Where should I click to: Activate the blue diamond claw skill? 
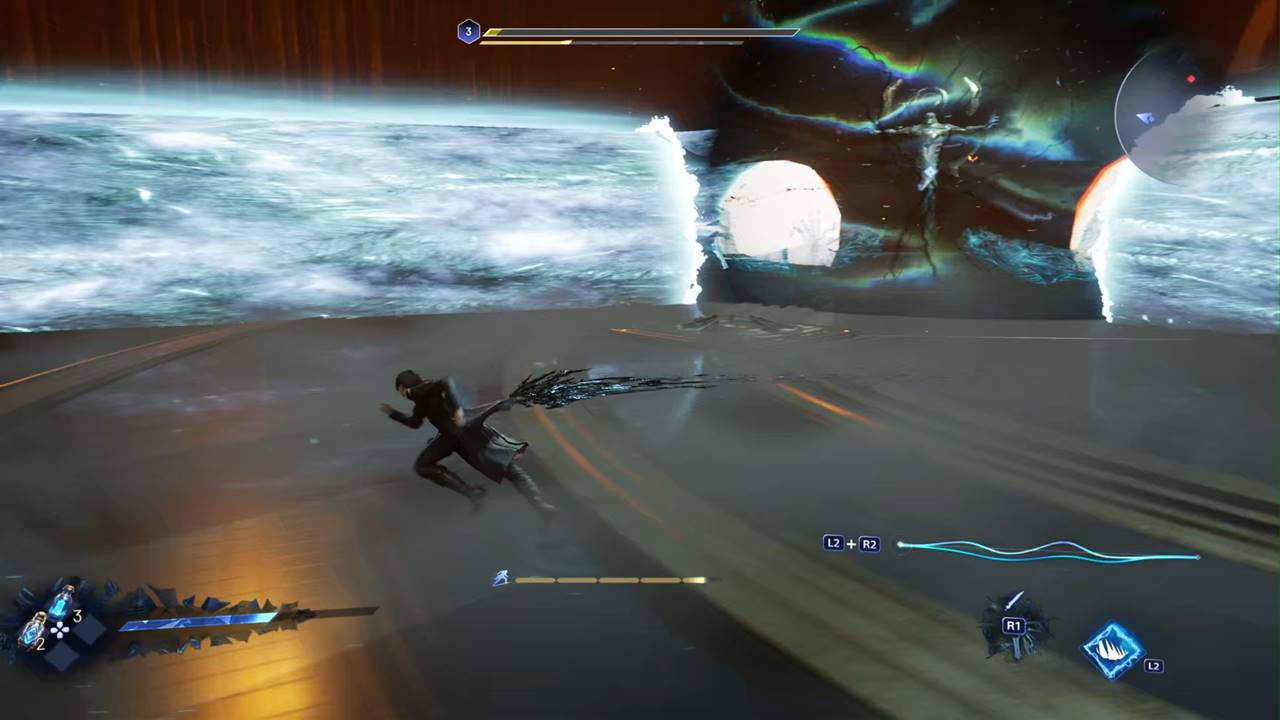[1113, 648]
